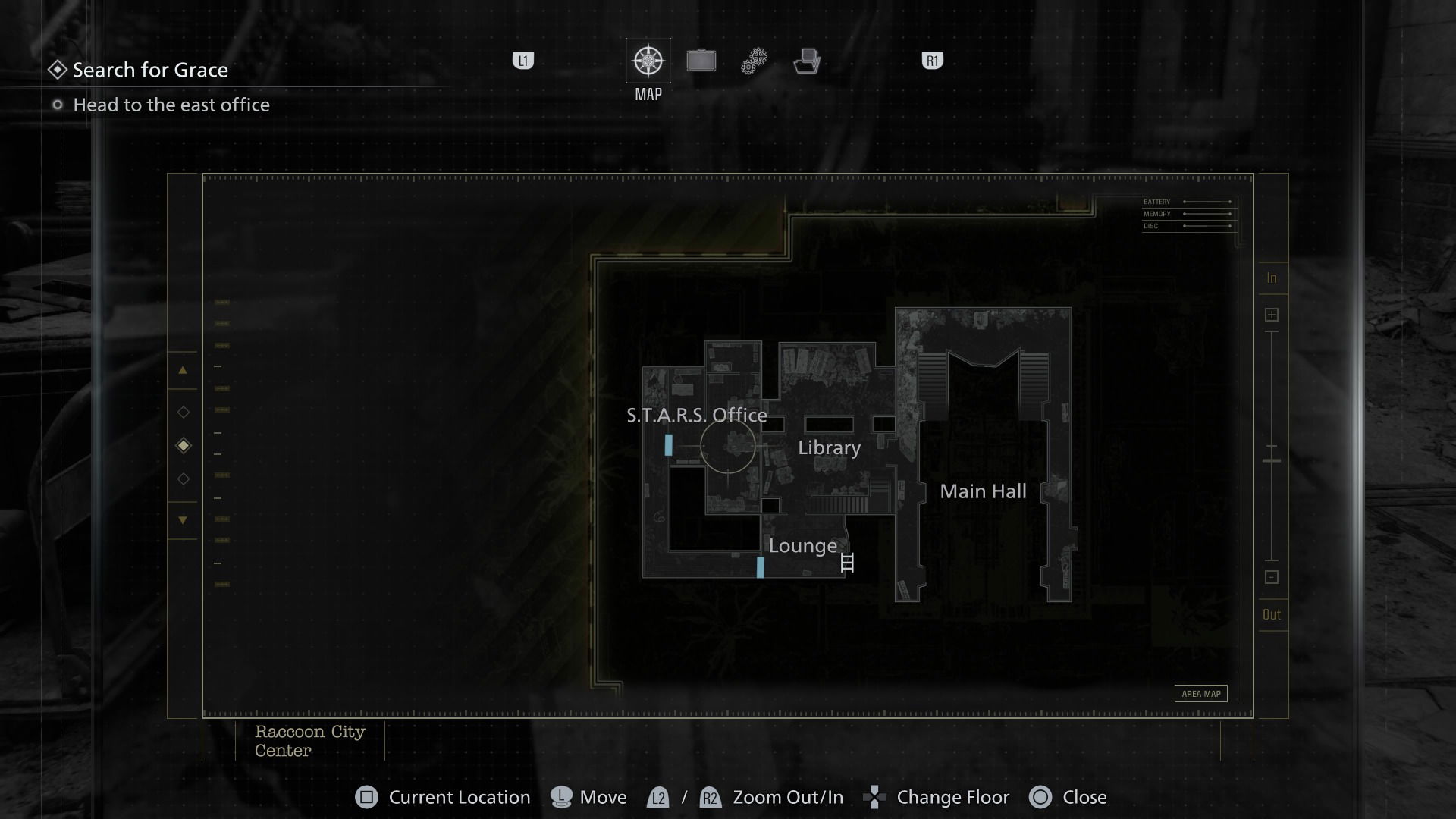Click the down arrow below the objective markers
The image size is (1456, 819).
(x=183, y=519)
